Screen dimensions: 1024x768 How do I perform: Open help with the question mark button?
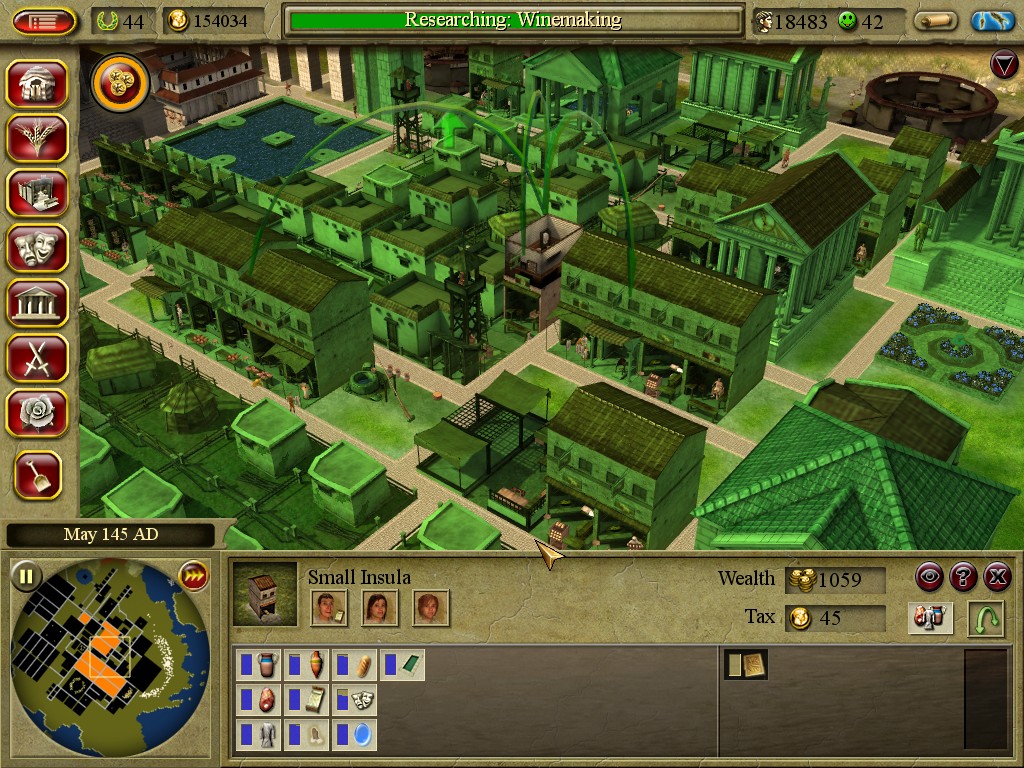[963, 577]
